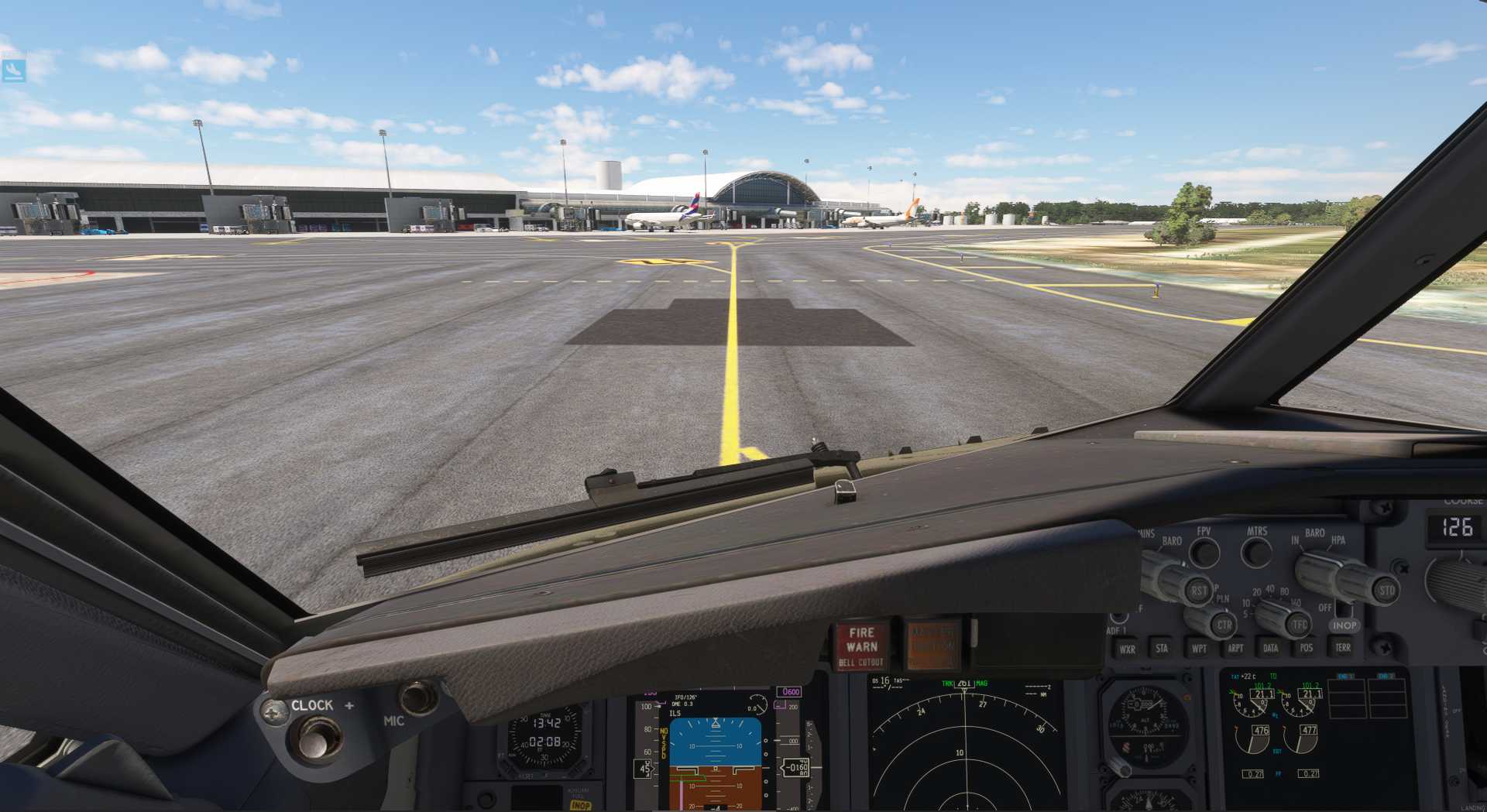Click the landing airplane icon overlay
This screenshot has width=1487, height=812.
[13, 70]
